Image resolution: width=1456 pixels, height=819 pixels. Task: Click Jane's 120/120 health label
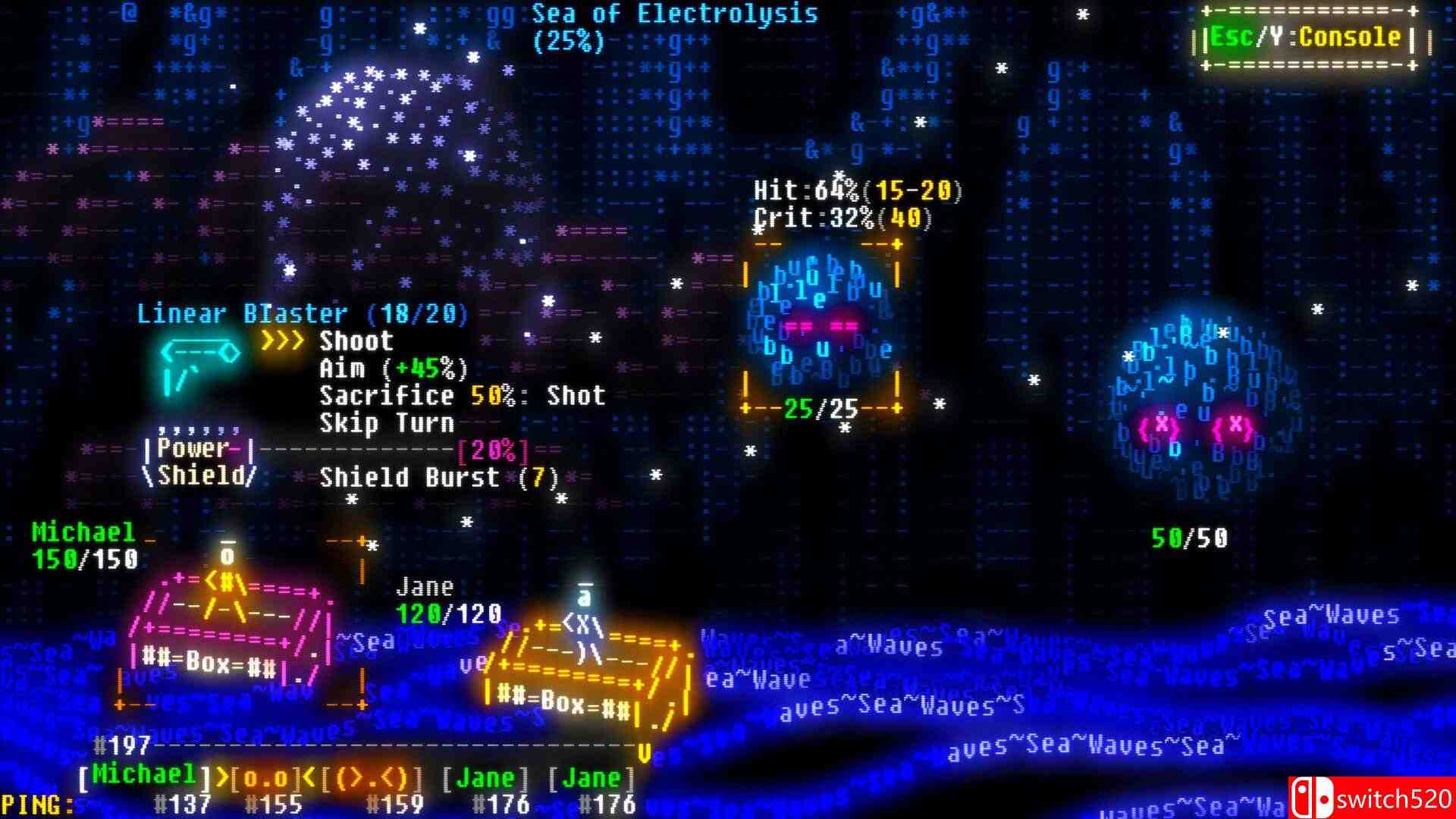[x=447, y=610]
